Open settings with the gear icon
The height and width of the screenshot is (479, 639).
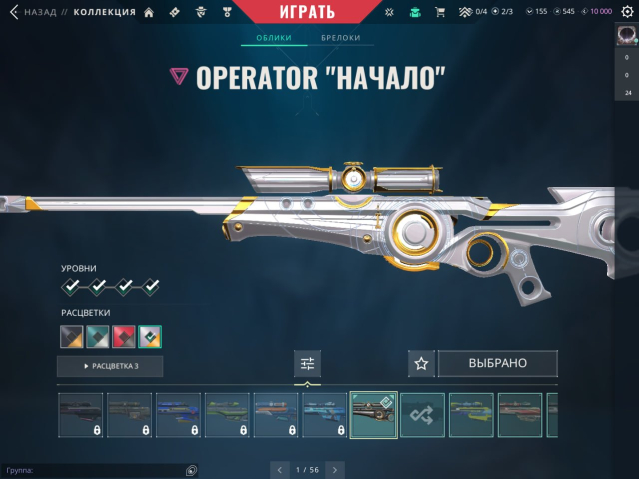(x=627, y=12)
